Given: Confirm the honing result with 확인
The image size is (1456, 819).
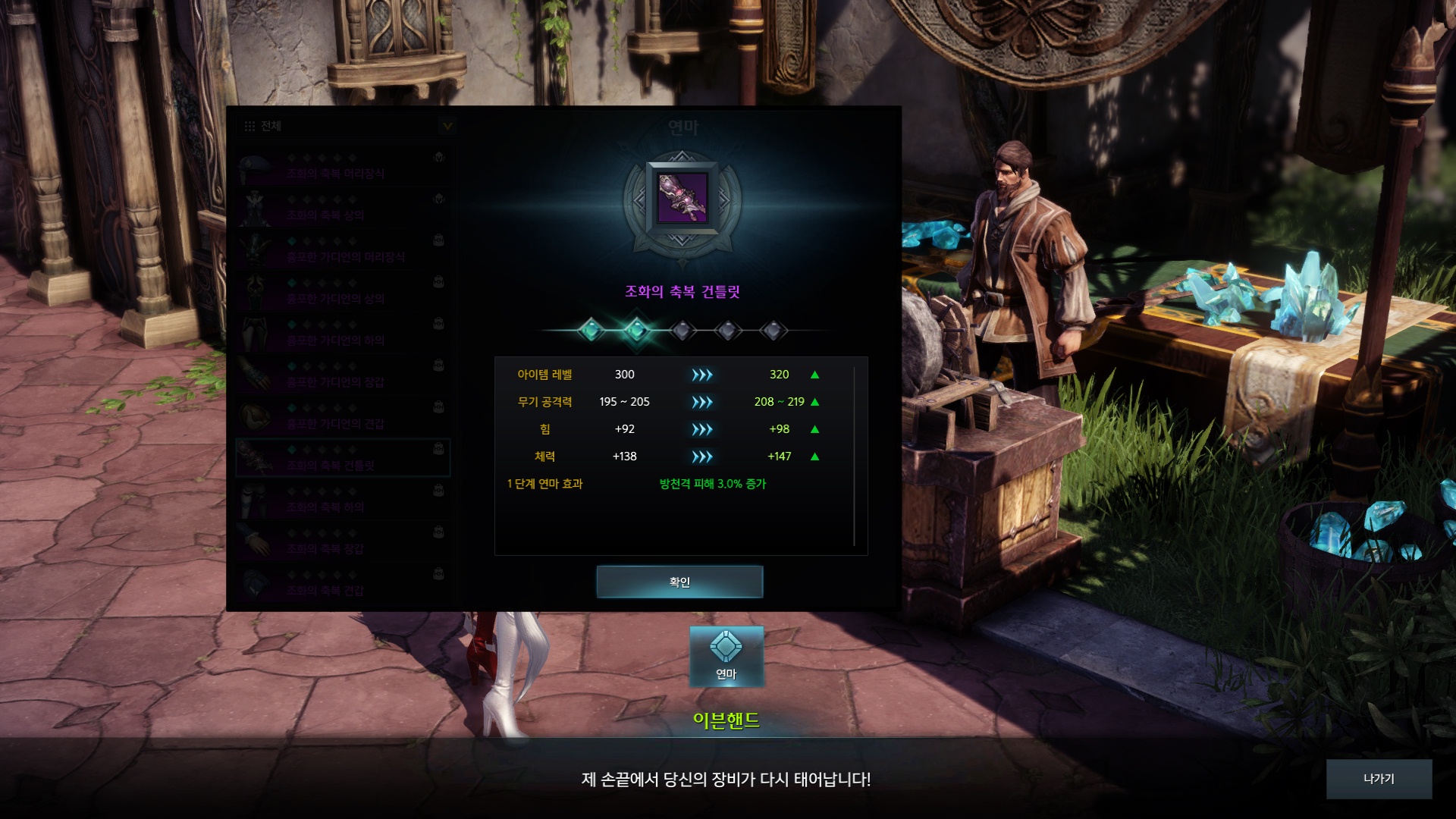Looking at the screenshot, I should 679,582.
